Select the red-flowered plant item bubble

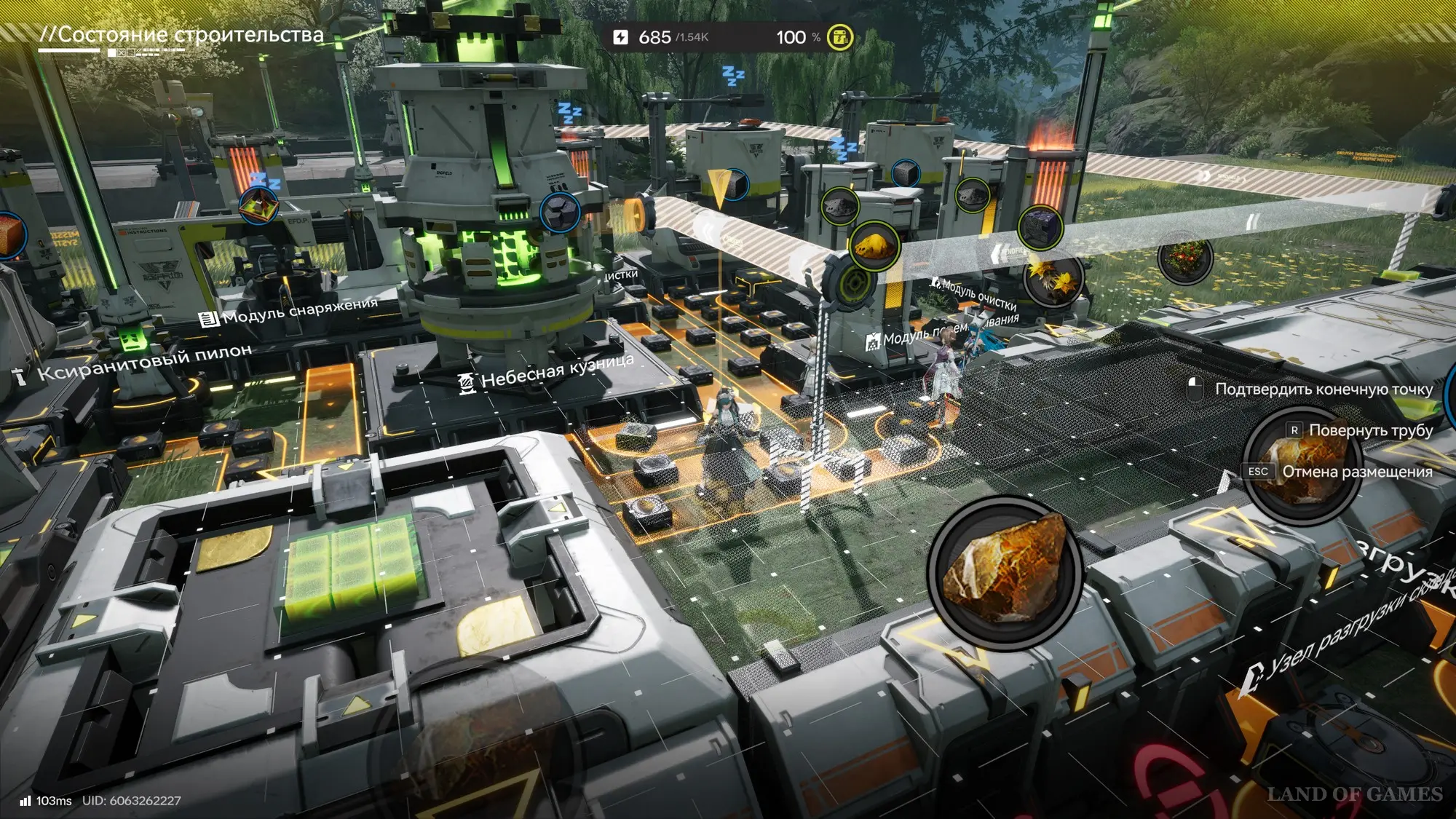(x=1184, y=258)
